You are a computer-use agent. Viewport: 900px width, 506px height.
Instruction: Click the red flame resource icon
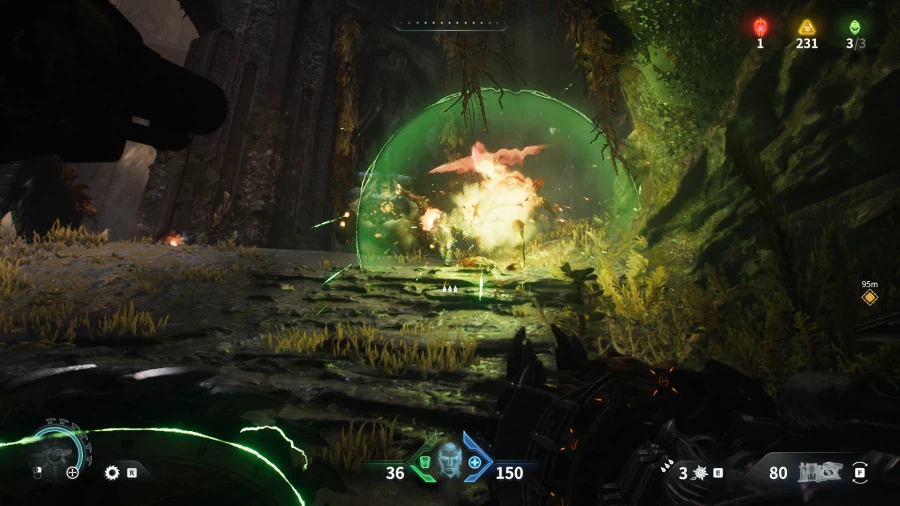(760, 27)
